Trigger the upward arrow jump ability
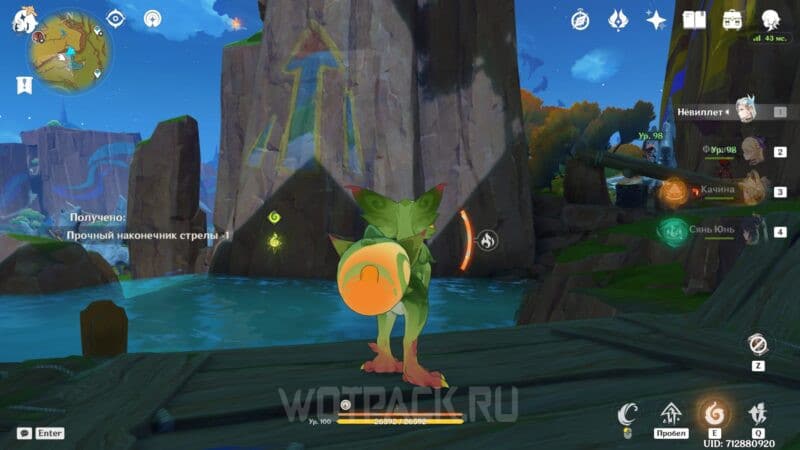The image size is (800, 450). (x=671, y=413)
